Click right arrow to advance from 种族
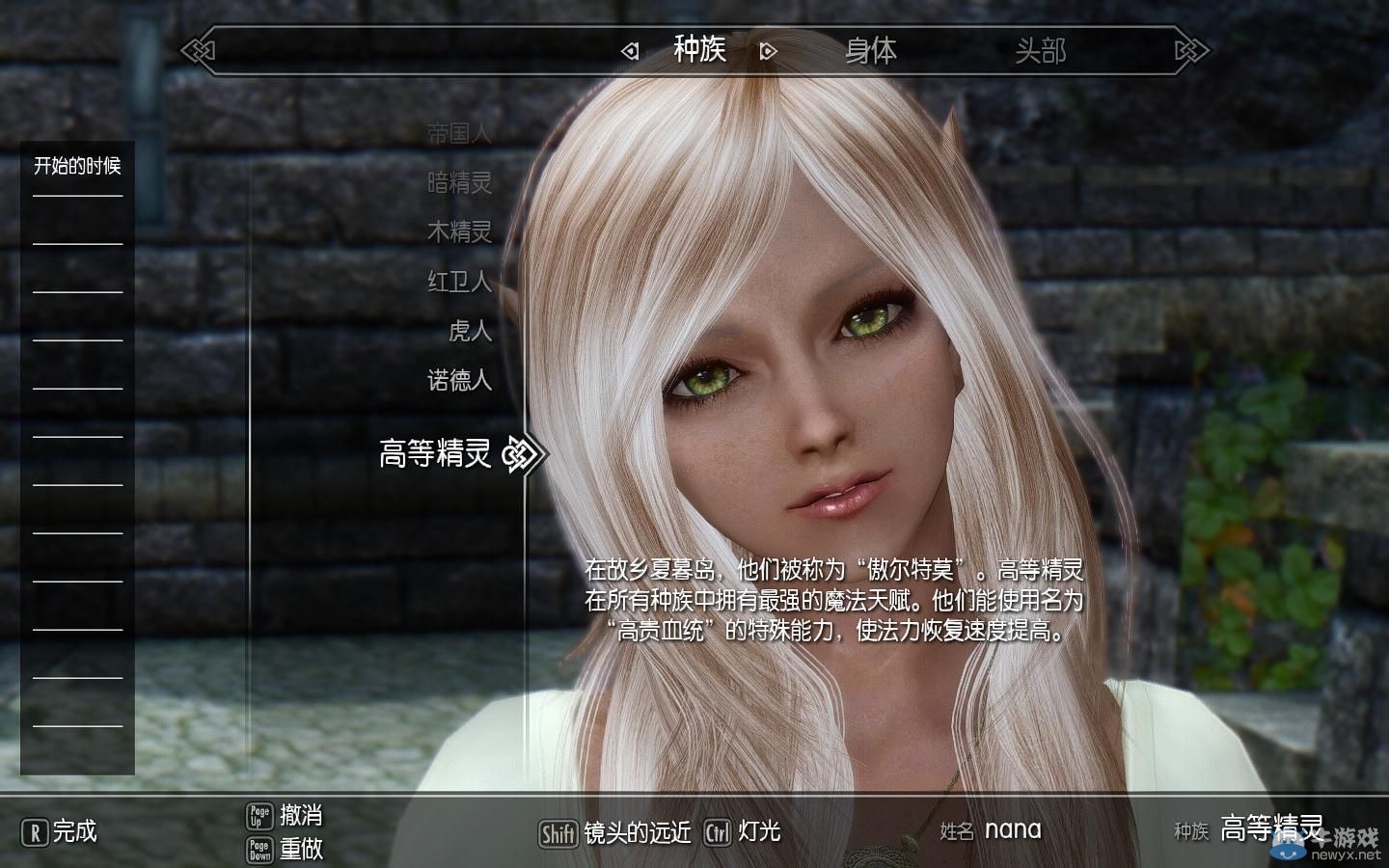The width and height of the screenshot is (1389, 868). 767,50
